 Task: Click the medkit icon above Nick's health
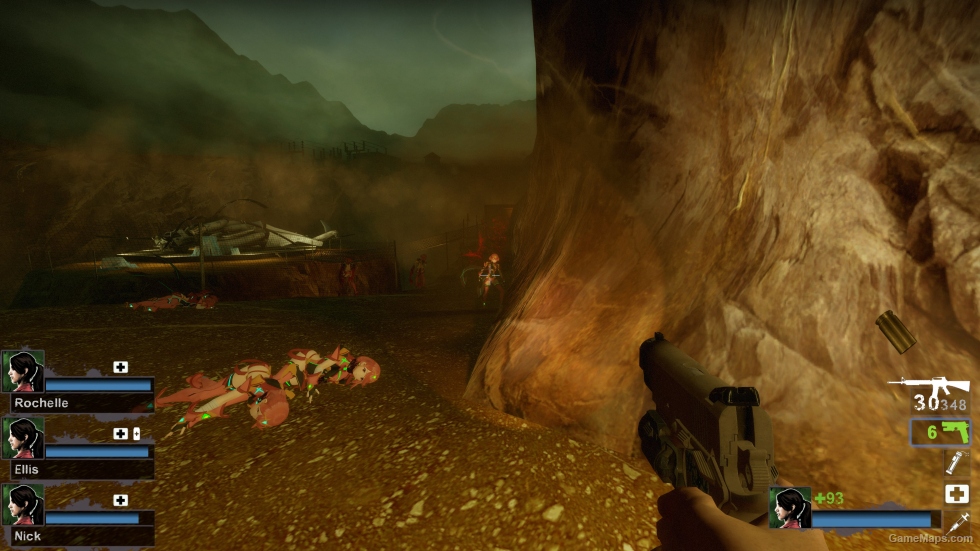tap(121, 500)
